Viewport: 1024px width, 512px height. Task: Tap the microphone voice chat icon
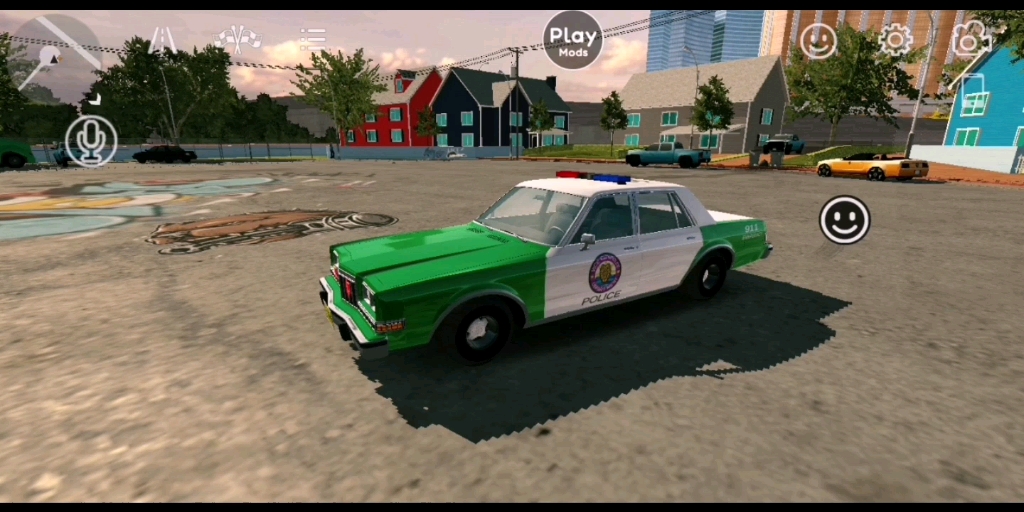point(91,141)
